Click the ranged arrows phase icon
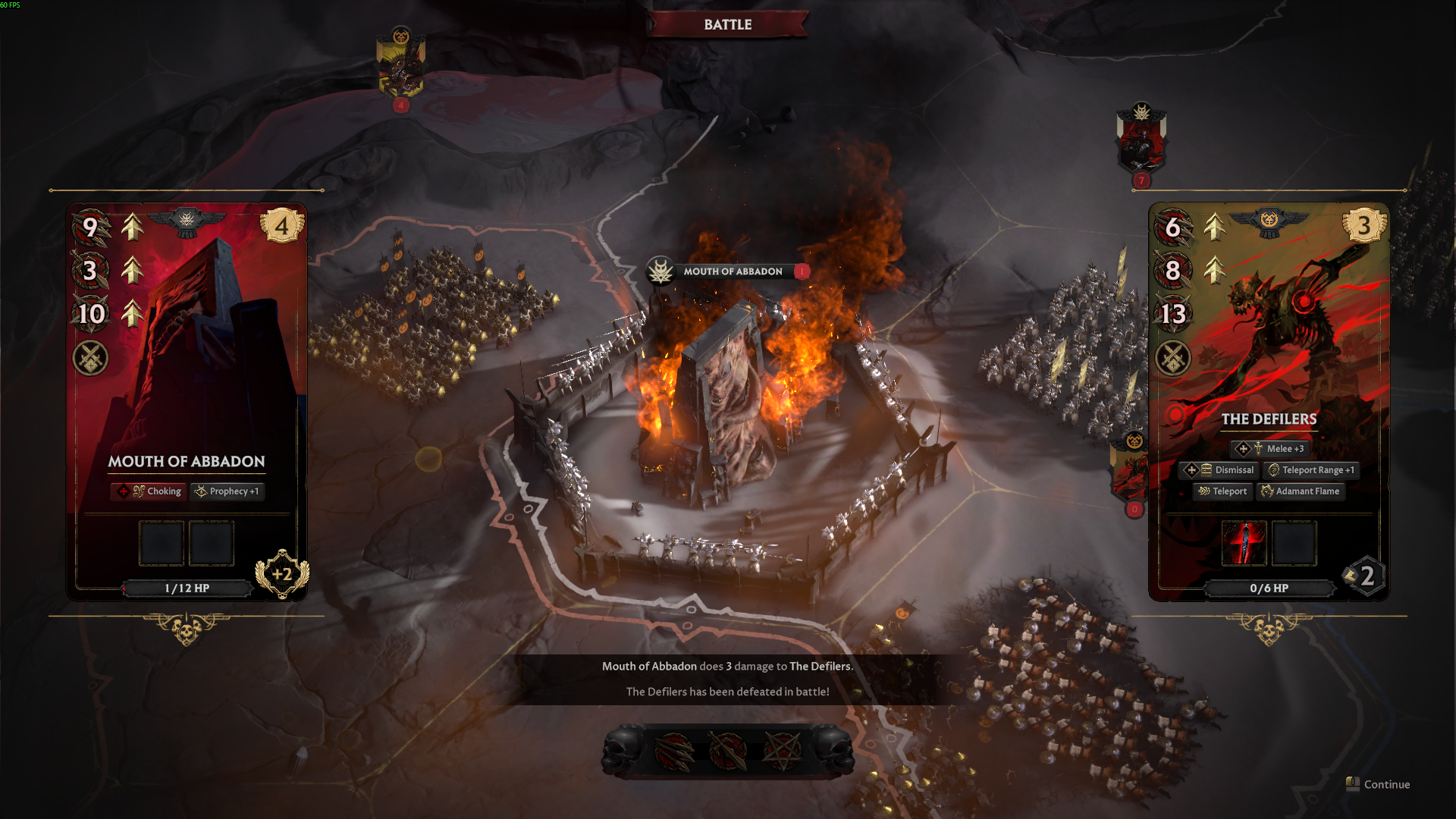This screenshot has width=1456, height=819. pyautogui.click(x=674, y=751)
